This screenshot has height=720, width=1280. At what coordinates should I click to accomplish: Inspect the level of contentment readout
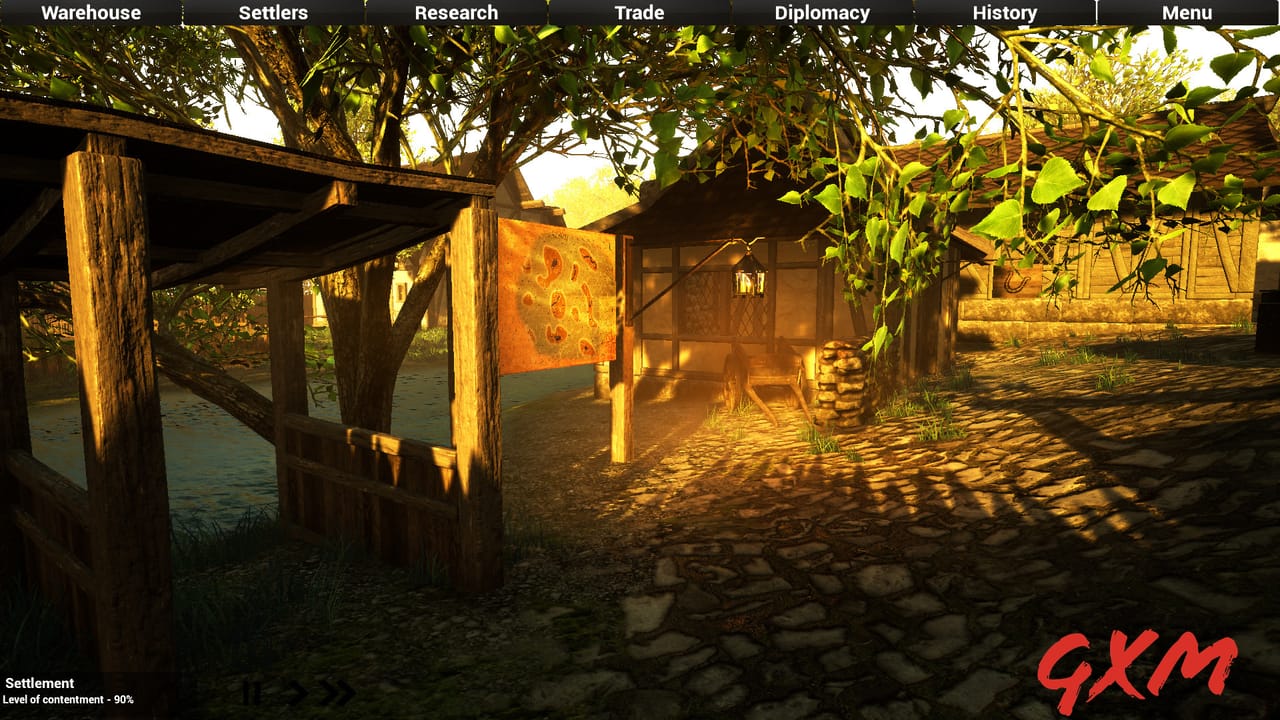pos(67,701)
